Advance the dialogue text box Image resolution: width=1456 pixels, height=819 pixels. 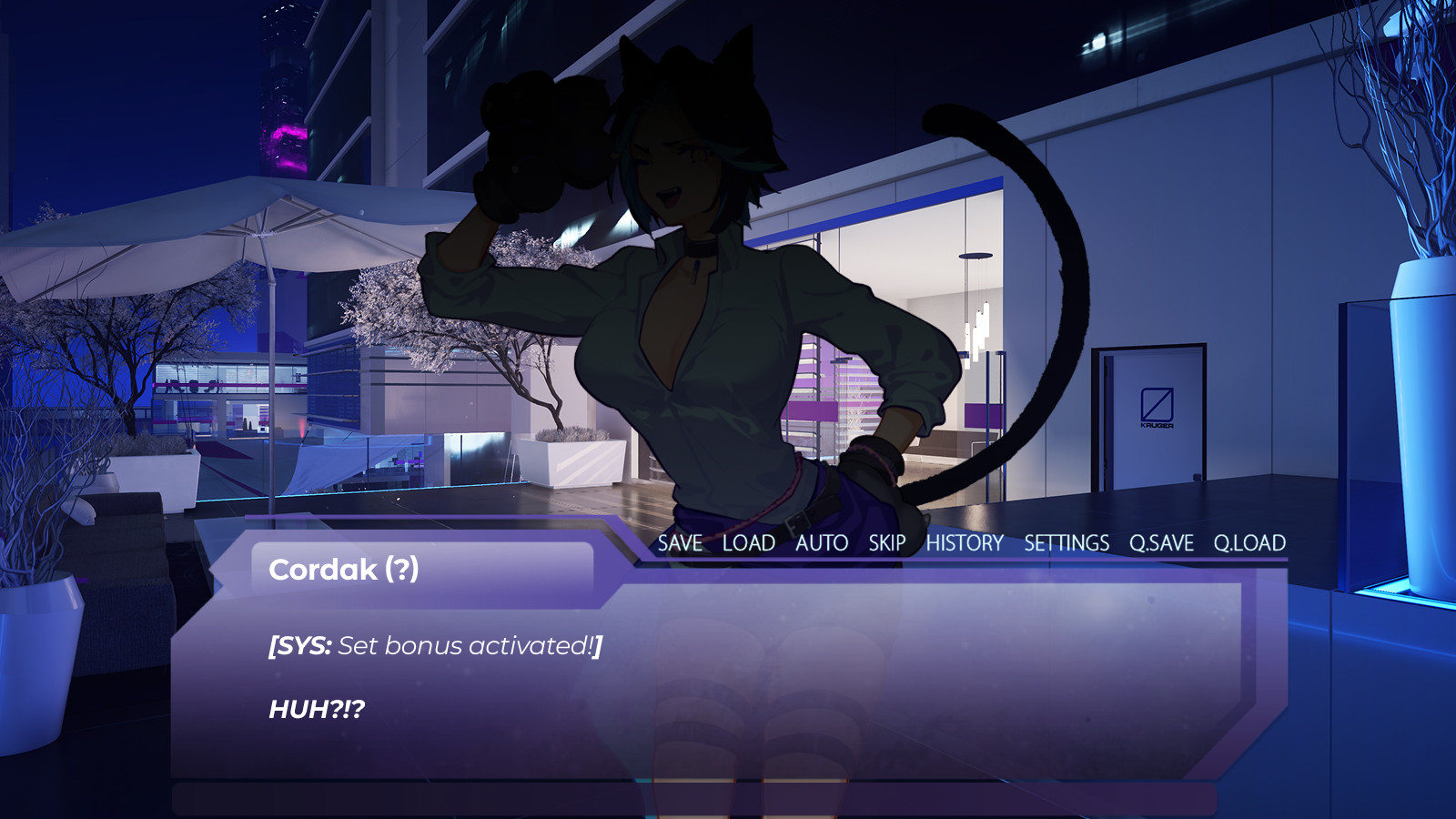(728, 682)
